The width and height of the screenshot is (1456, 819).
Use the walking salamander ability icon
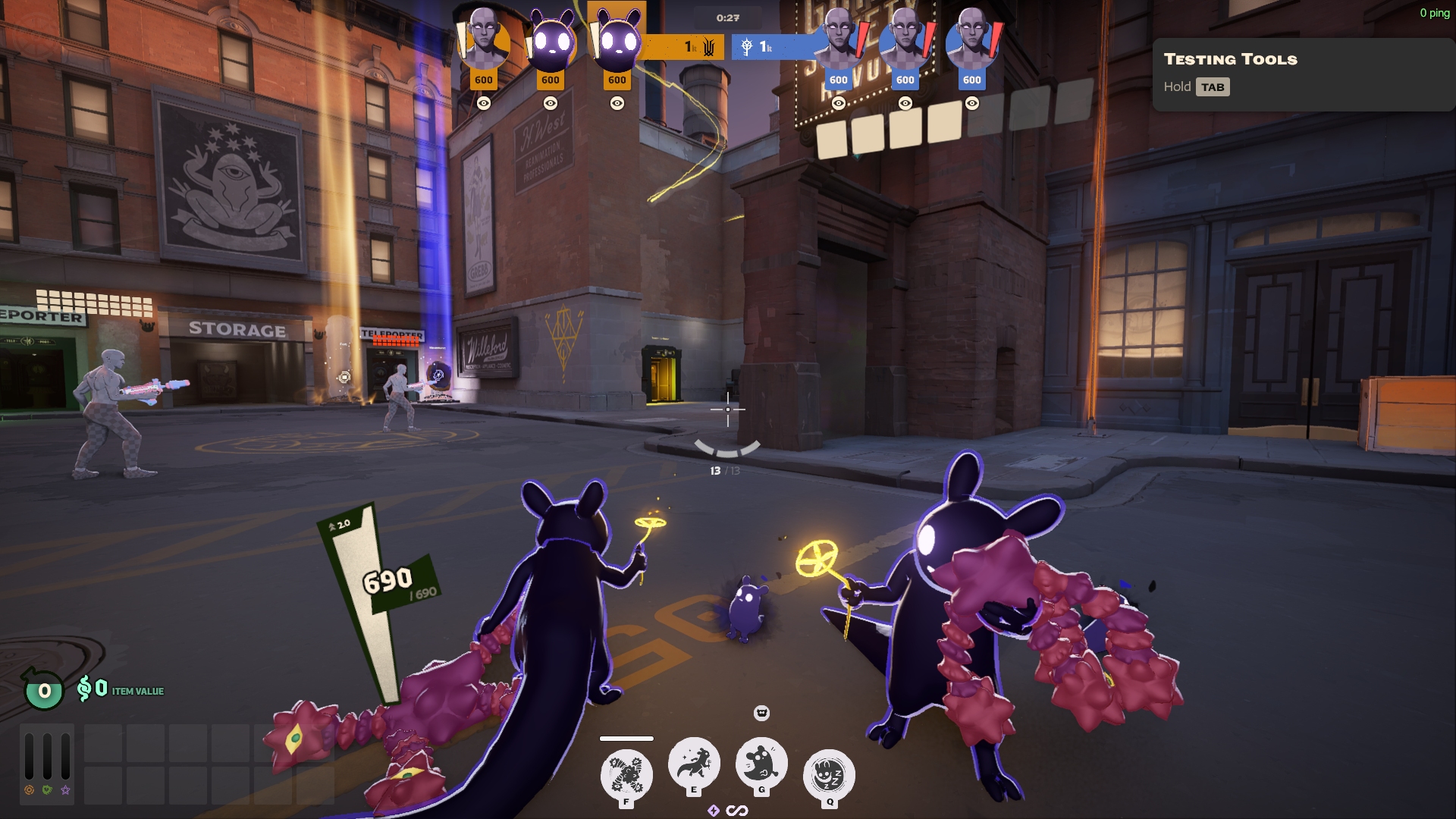point(693,763)
